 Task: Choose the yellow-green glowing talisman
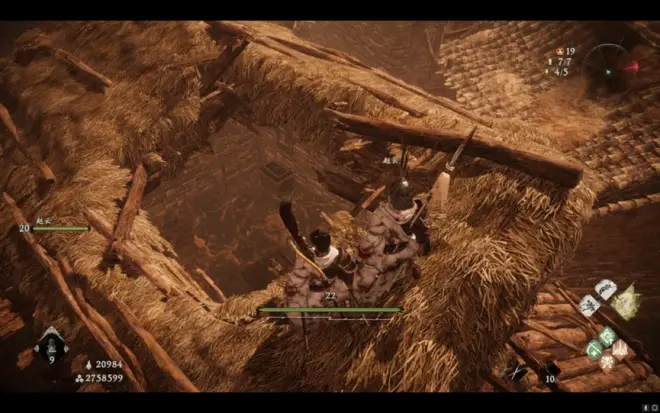[x=626, y=301]
